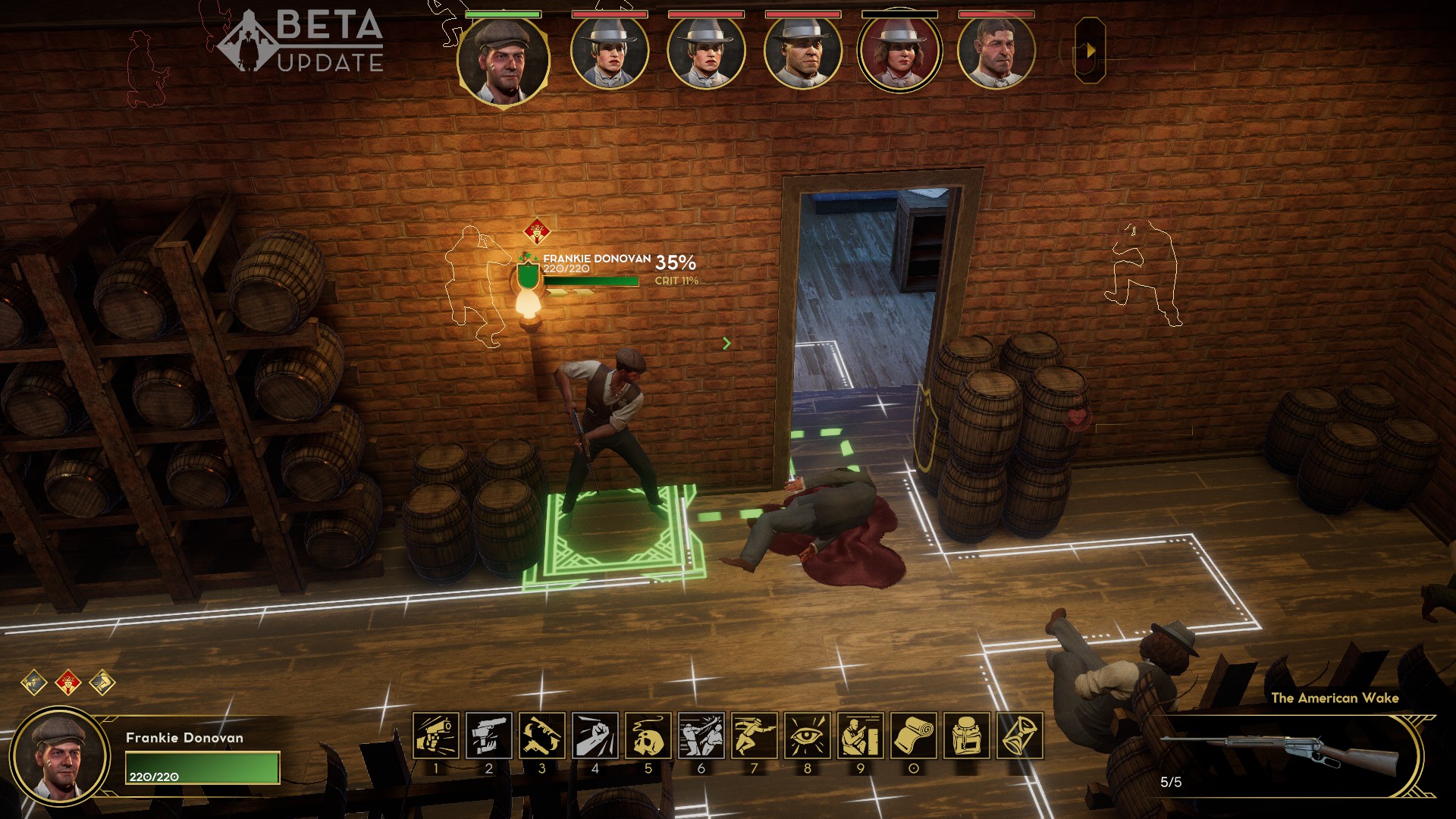Click the hourglass end turn icon

1019,735
